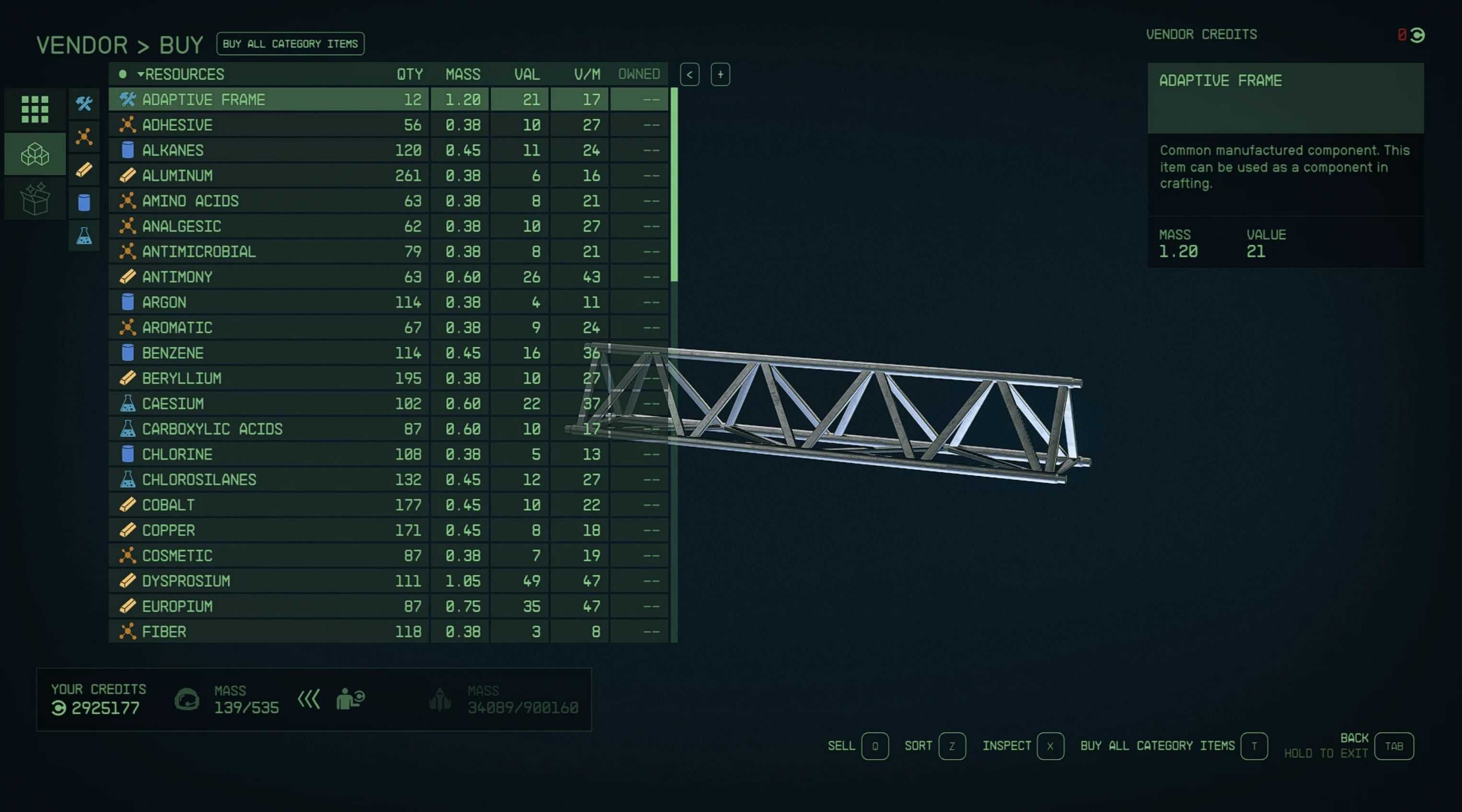Filter by manufactured components wrench icon
1462x812 pixels.
(84, 104)
